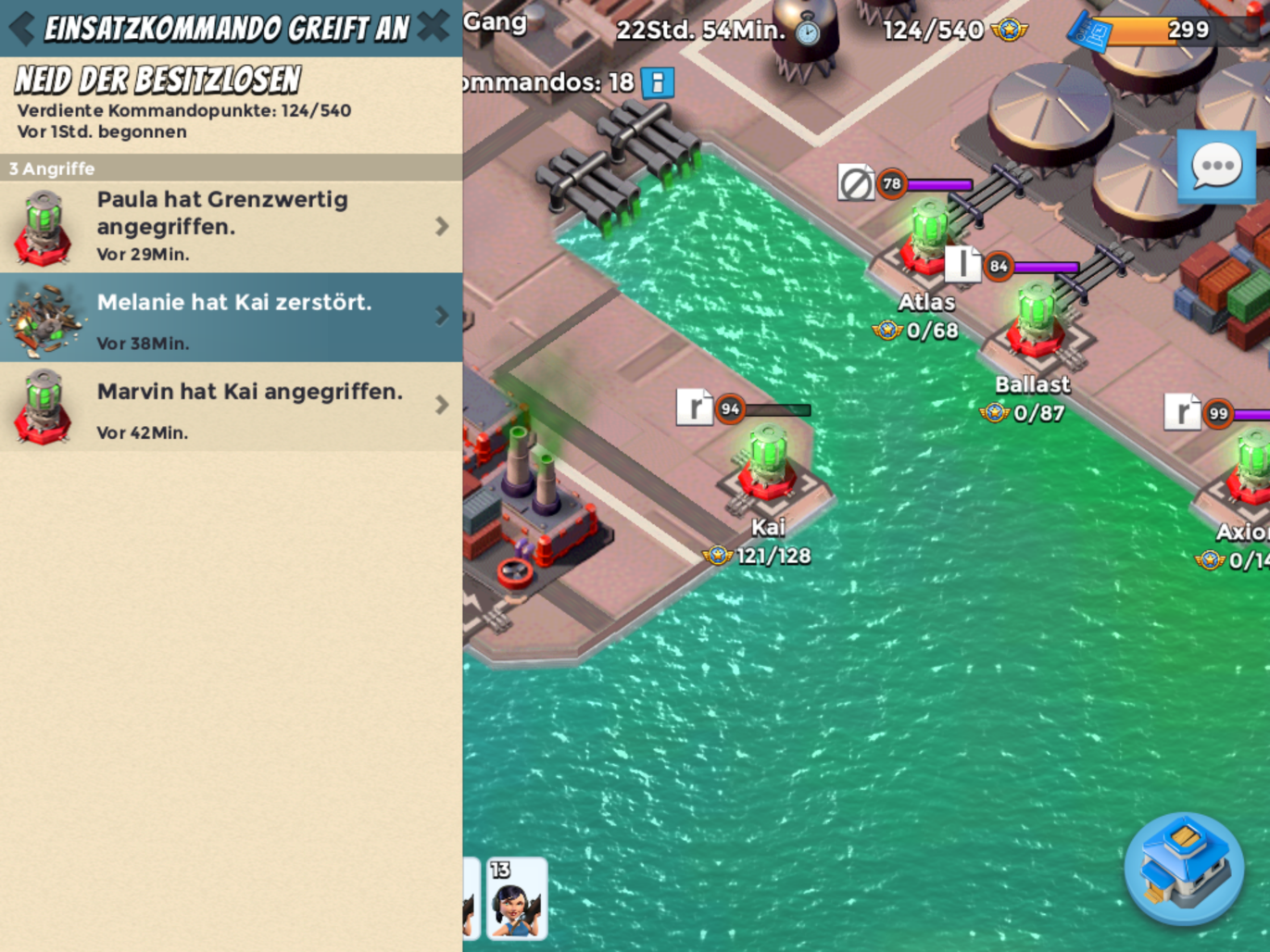Select the Atlas power core target
Image resolution: width=1270 pixels, height=952 pixels.
click(926, 239)
